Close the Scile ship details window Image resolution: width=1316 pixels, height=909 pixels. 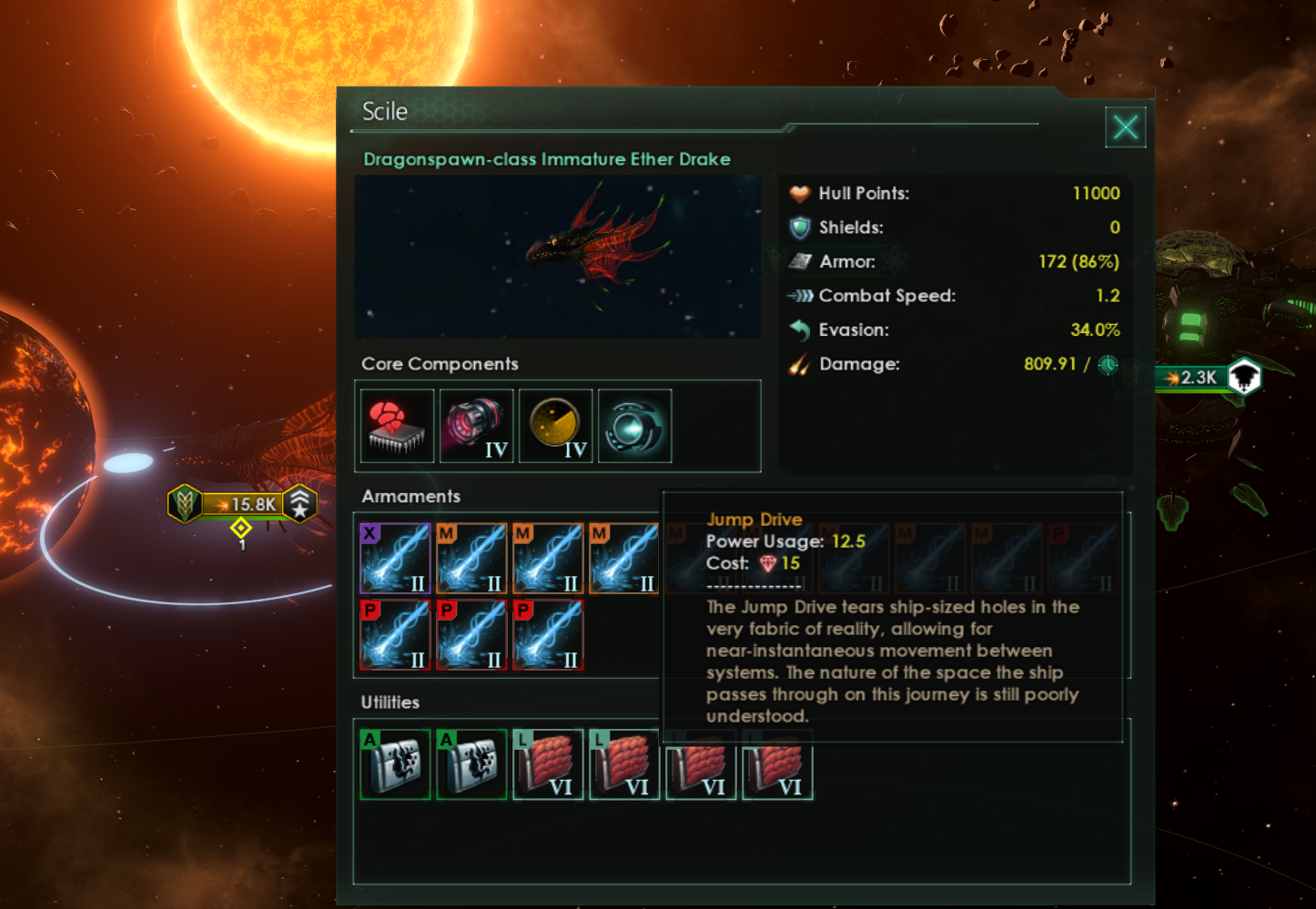[1125, 127]
